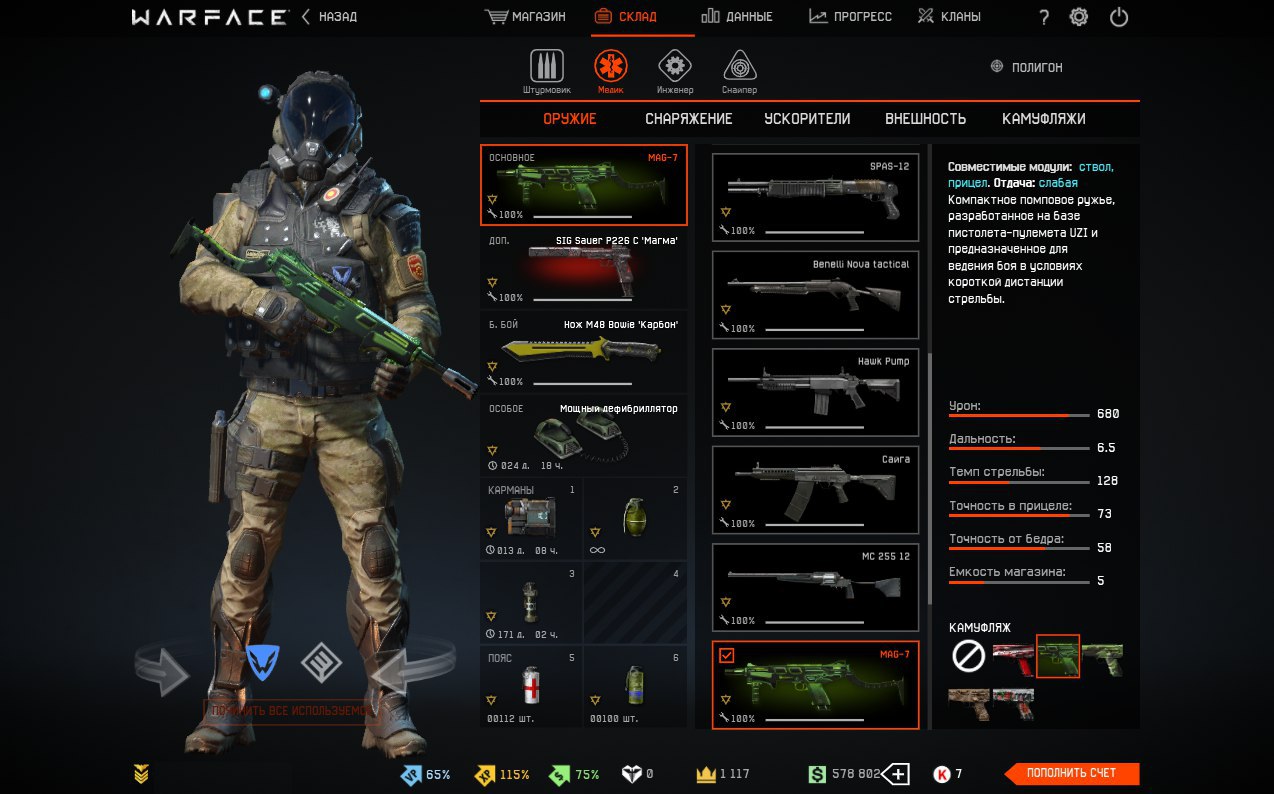
Task: Click the Пополнить счет button
Action: [x=1071, y=773]
